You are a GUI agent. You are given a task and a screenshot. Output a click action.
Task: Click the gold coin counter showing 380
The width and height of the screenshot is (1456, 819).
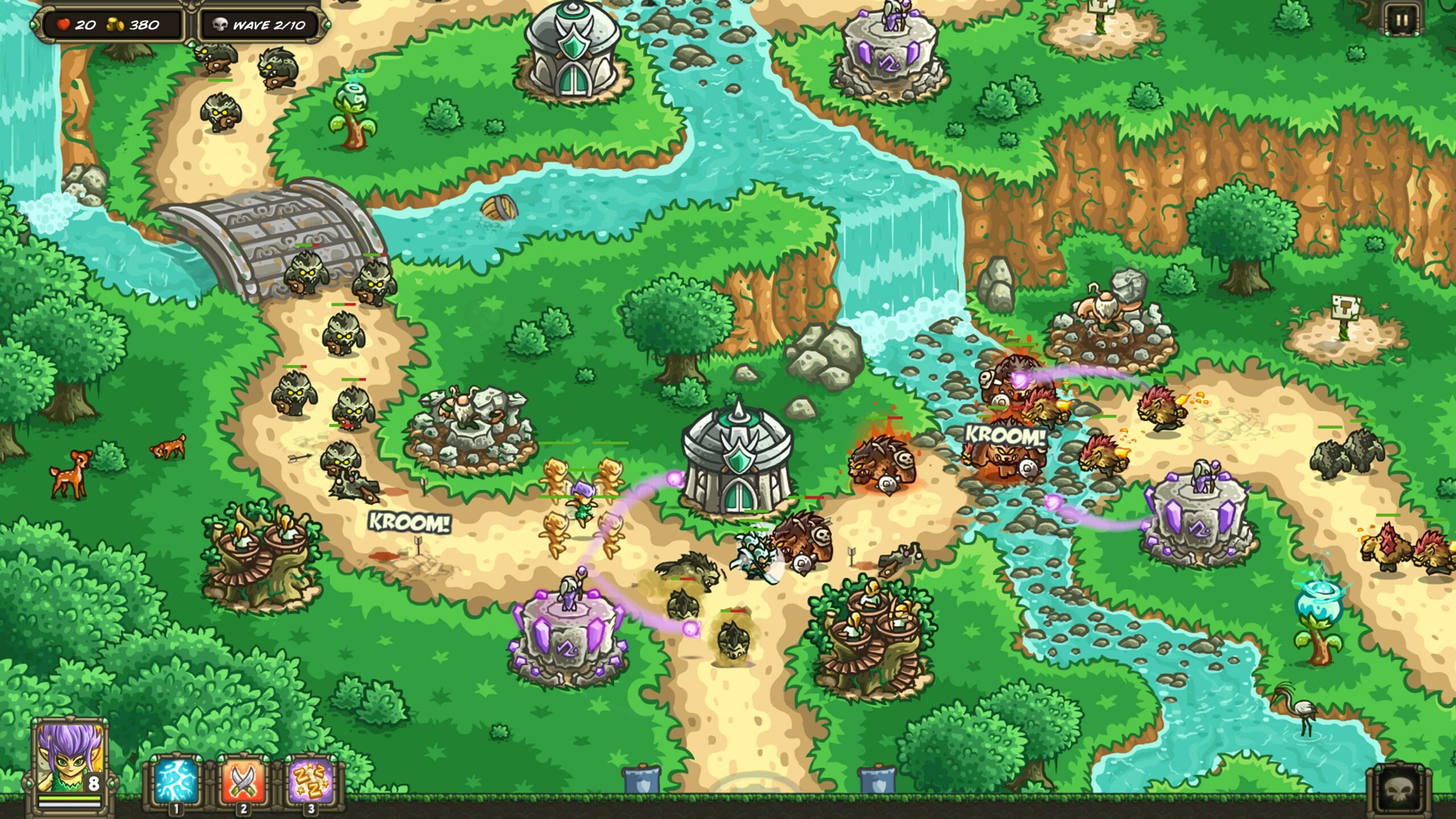[x=128, y=25]
